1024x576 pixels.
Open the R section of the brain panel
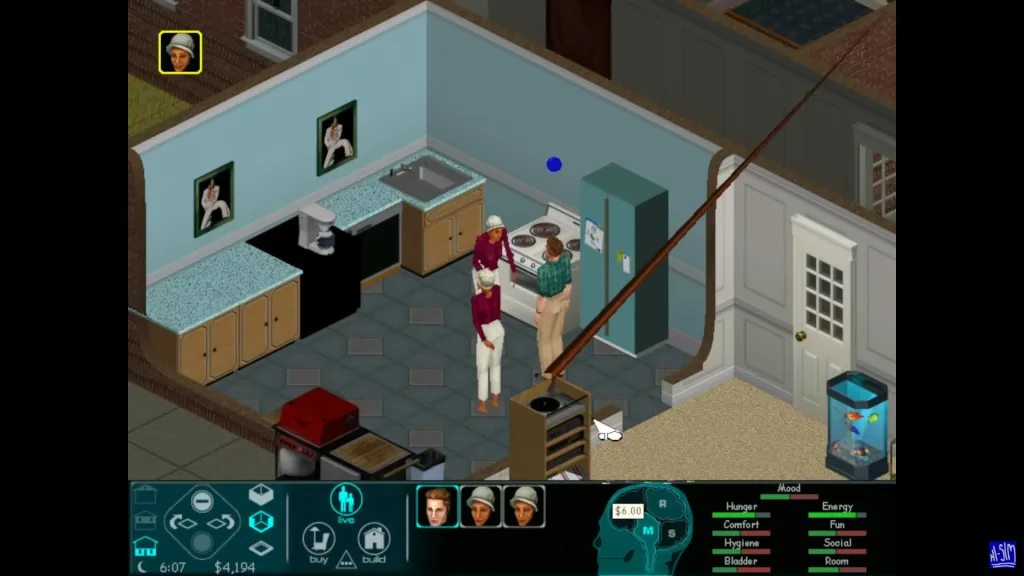661,503
